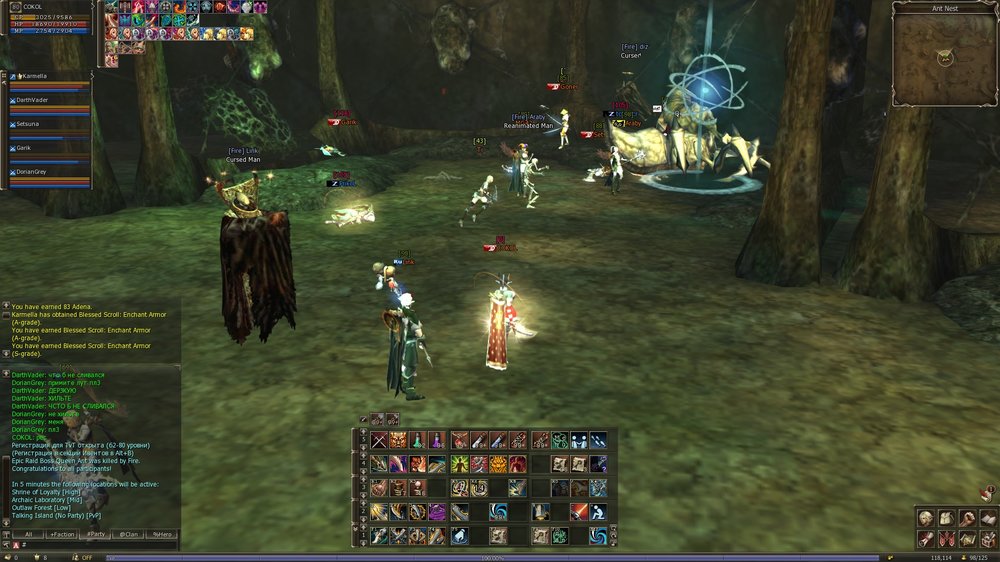The image size is (1000, 562).
Task: Open the Ant Nest minimap
Action: click(x=945, y=58)
